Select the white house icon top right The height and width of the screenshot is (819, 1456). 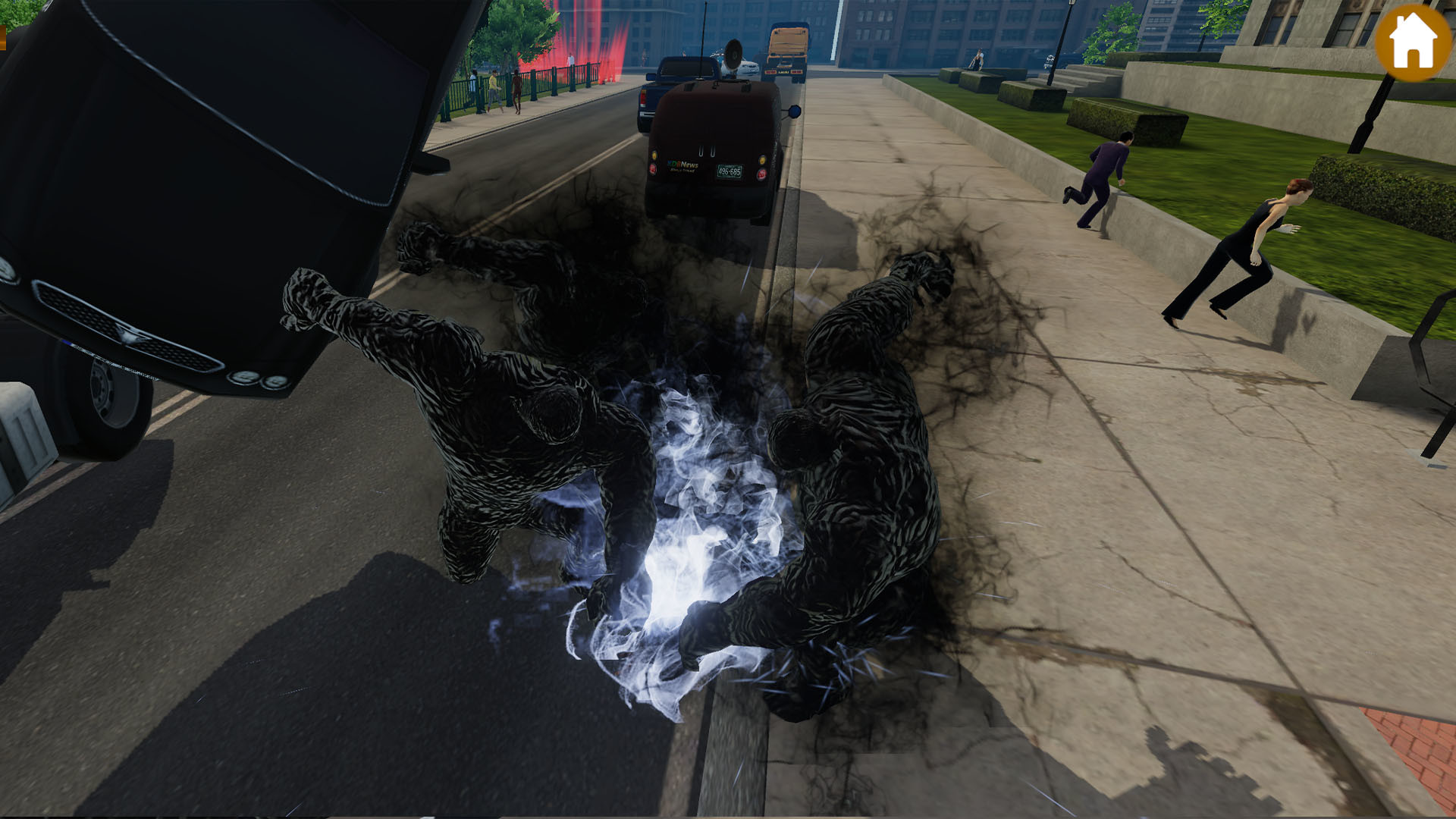point(1412,39)
